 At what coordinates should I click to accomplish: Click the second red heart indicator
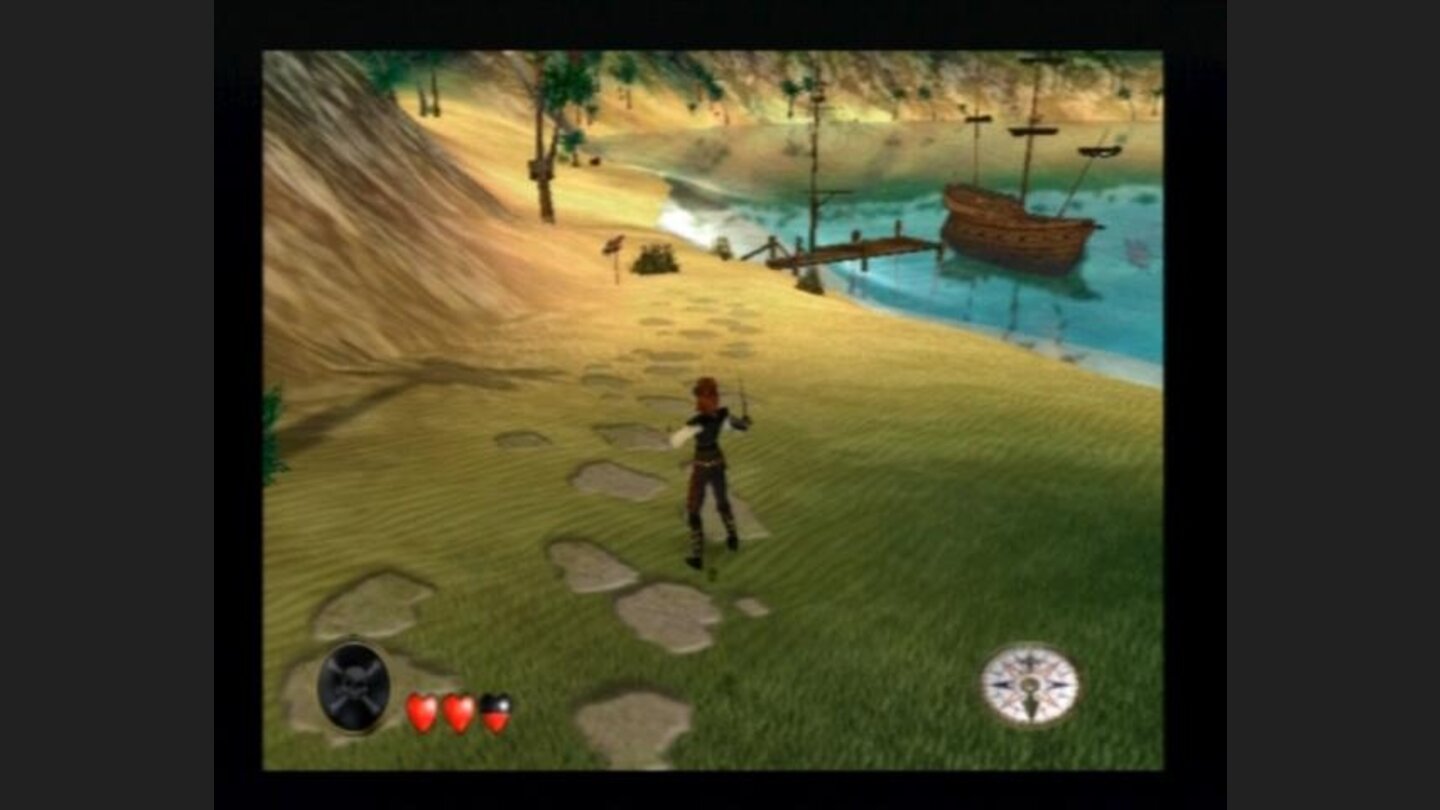click(459, 713)
